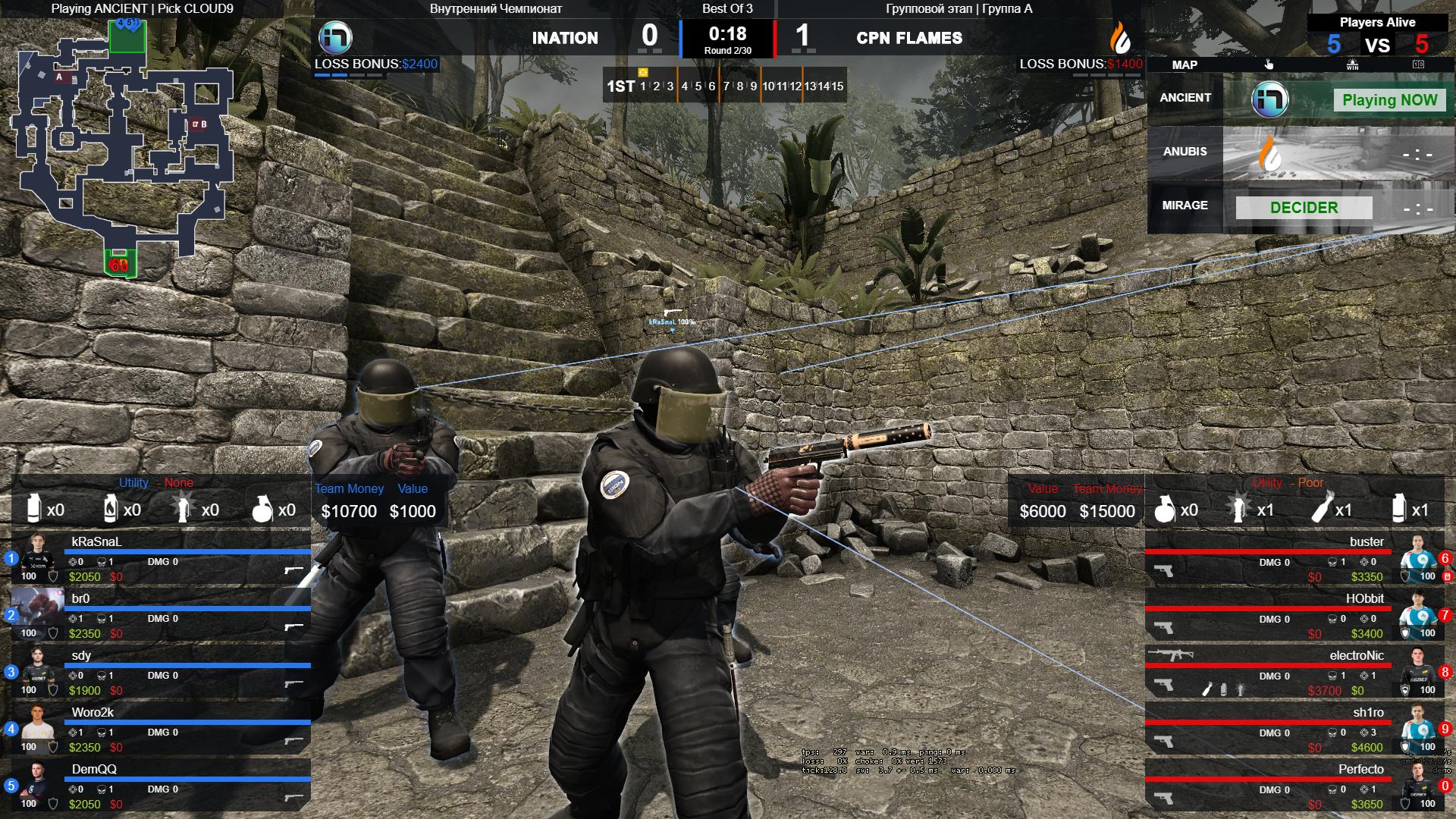Select buster's player row

[x=1295, y=559]
